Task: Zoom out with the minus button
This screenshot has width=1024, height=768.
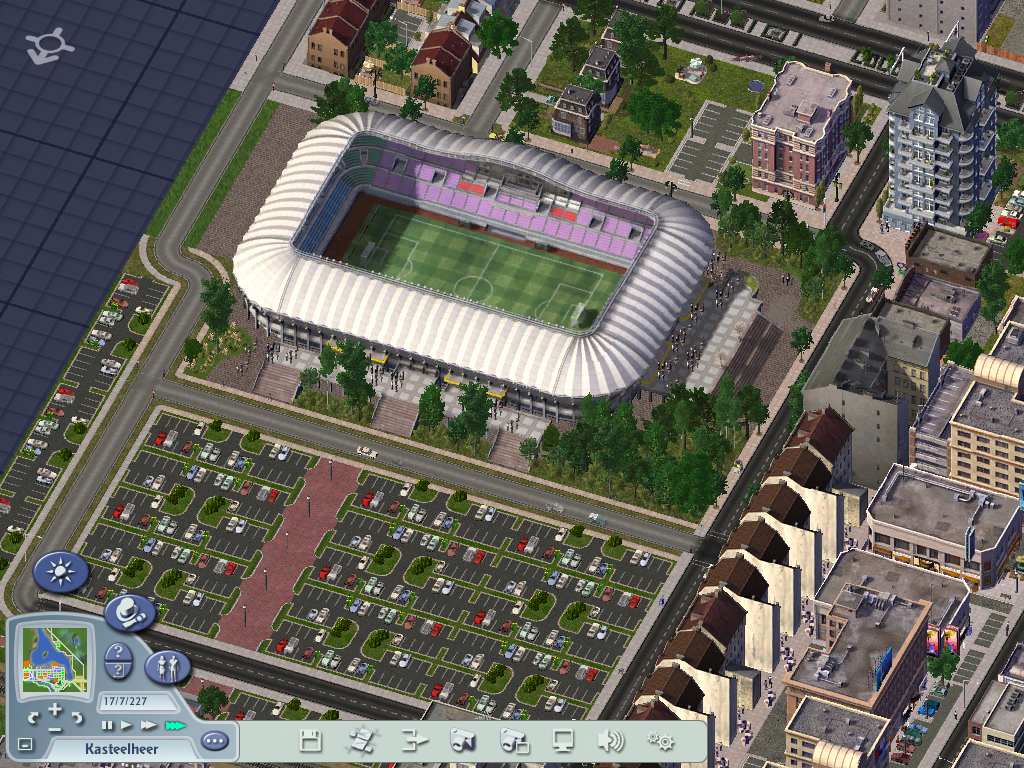Action: pos(55,728)
